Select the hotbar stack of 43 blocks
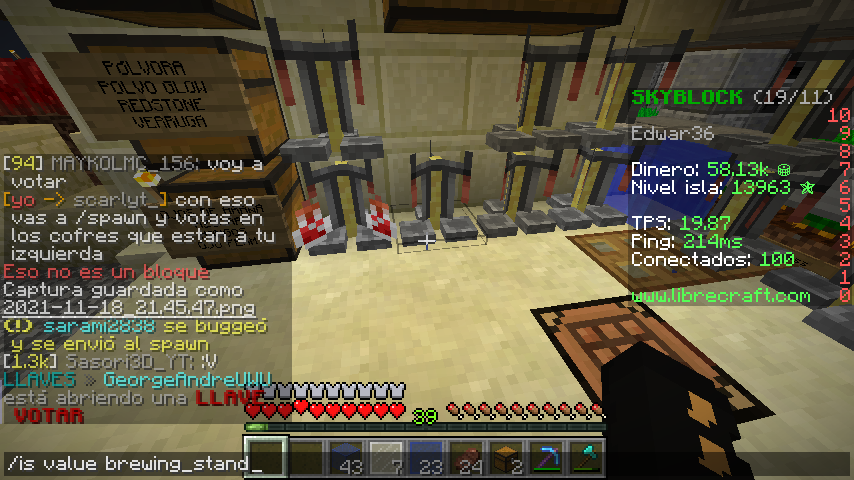Image resolution: width=854 pixels, height=480 pixels. [x=346, y=457]
